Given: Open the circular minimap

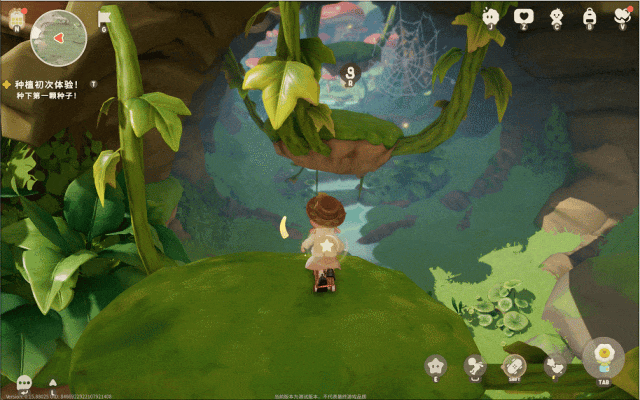Looking at the screenshot, I should click(58, 37).
